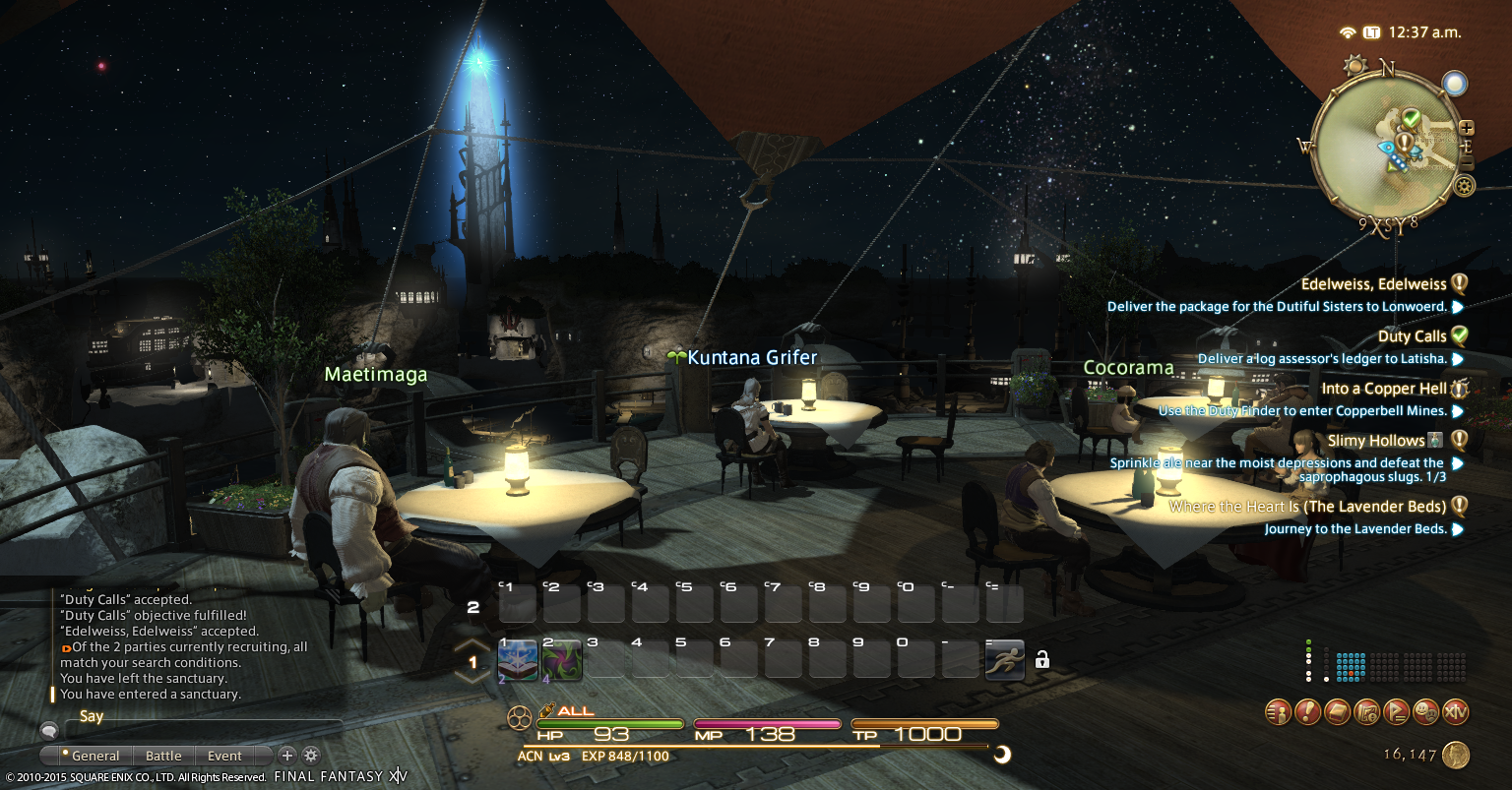Toggle the hotbar padlock
The width and height of the screenshot is (1512, 790).
[1042, 659]
